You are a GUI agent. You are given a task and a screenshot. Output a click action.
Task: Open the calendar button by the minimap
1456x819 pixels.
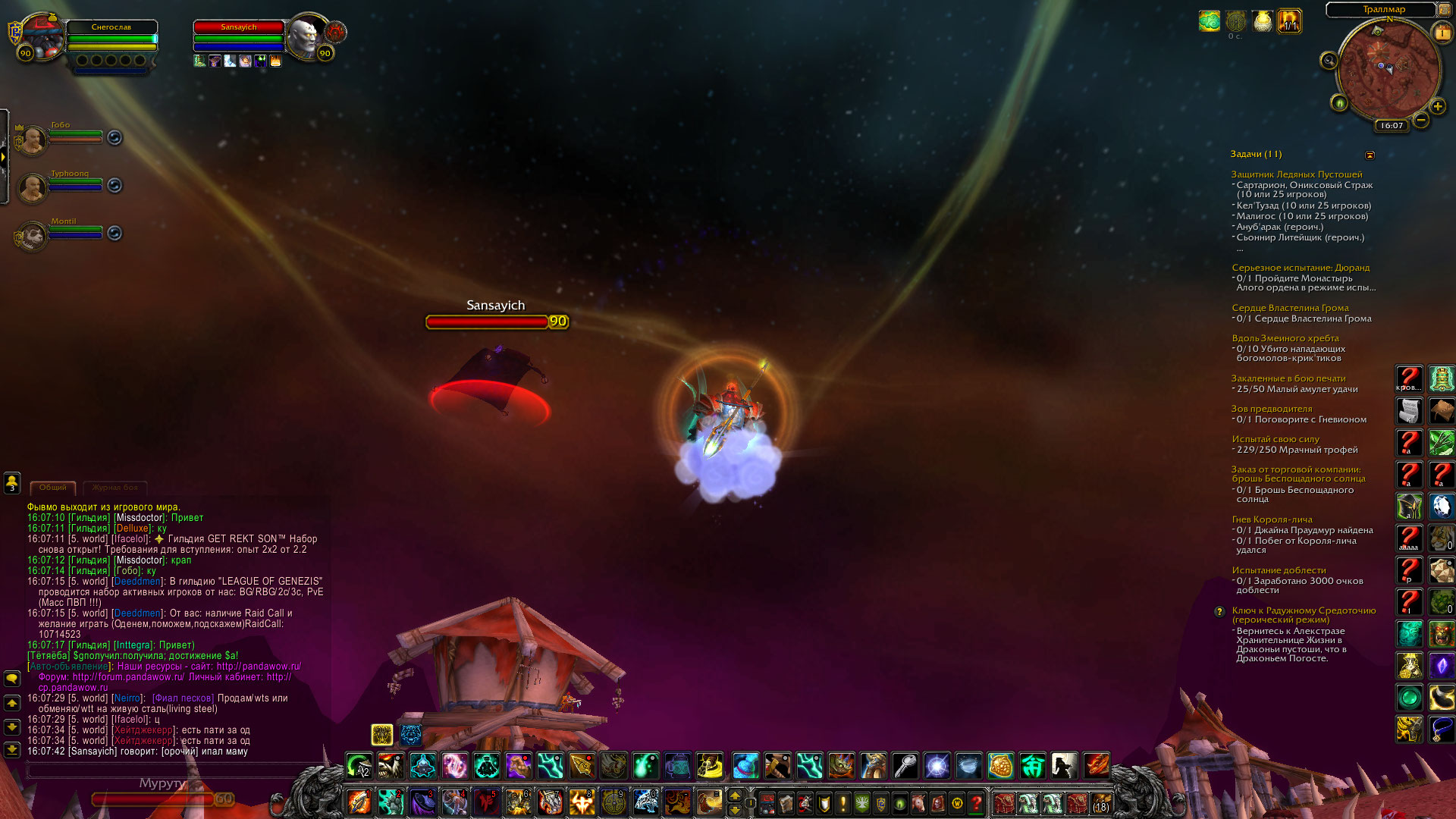pos(1442,33)
